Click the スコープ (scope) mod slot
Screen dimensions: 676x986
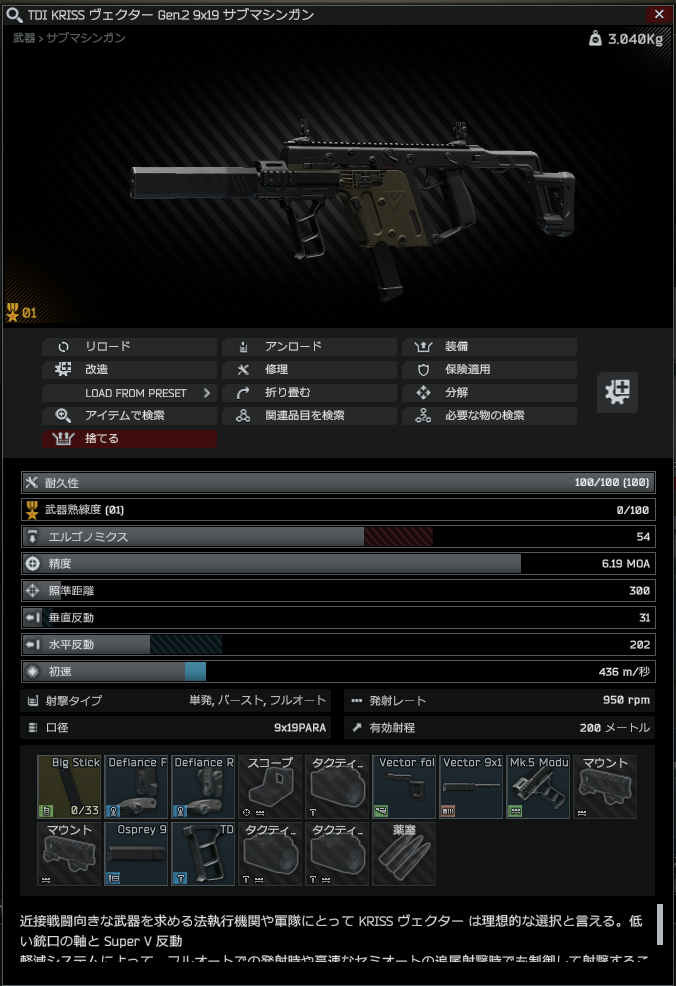click(270, 787)
